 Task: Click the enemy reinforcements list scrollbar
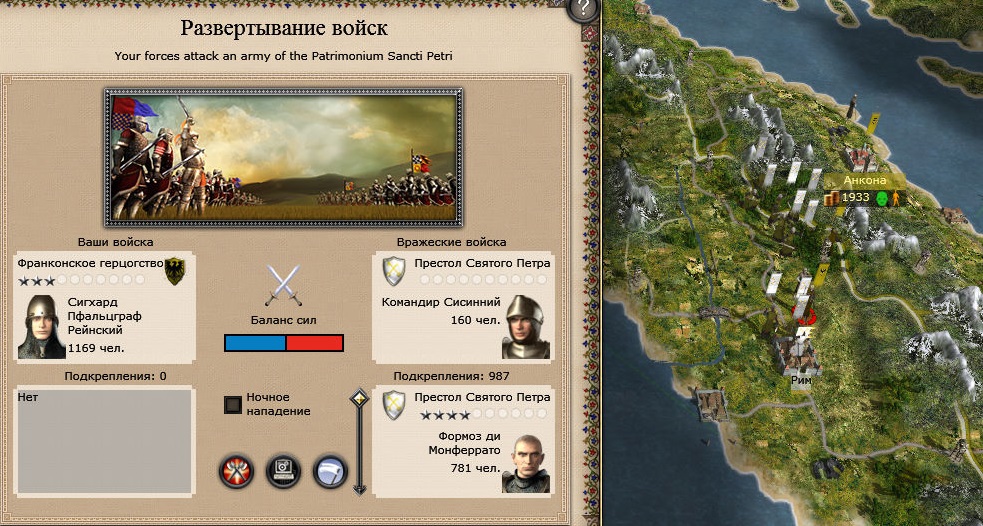[x=359, y=442]
